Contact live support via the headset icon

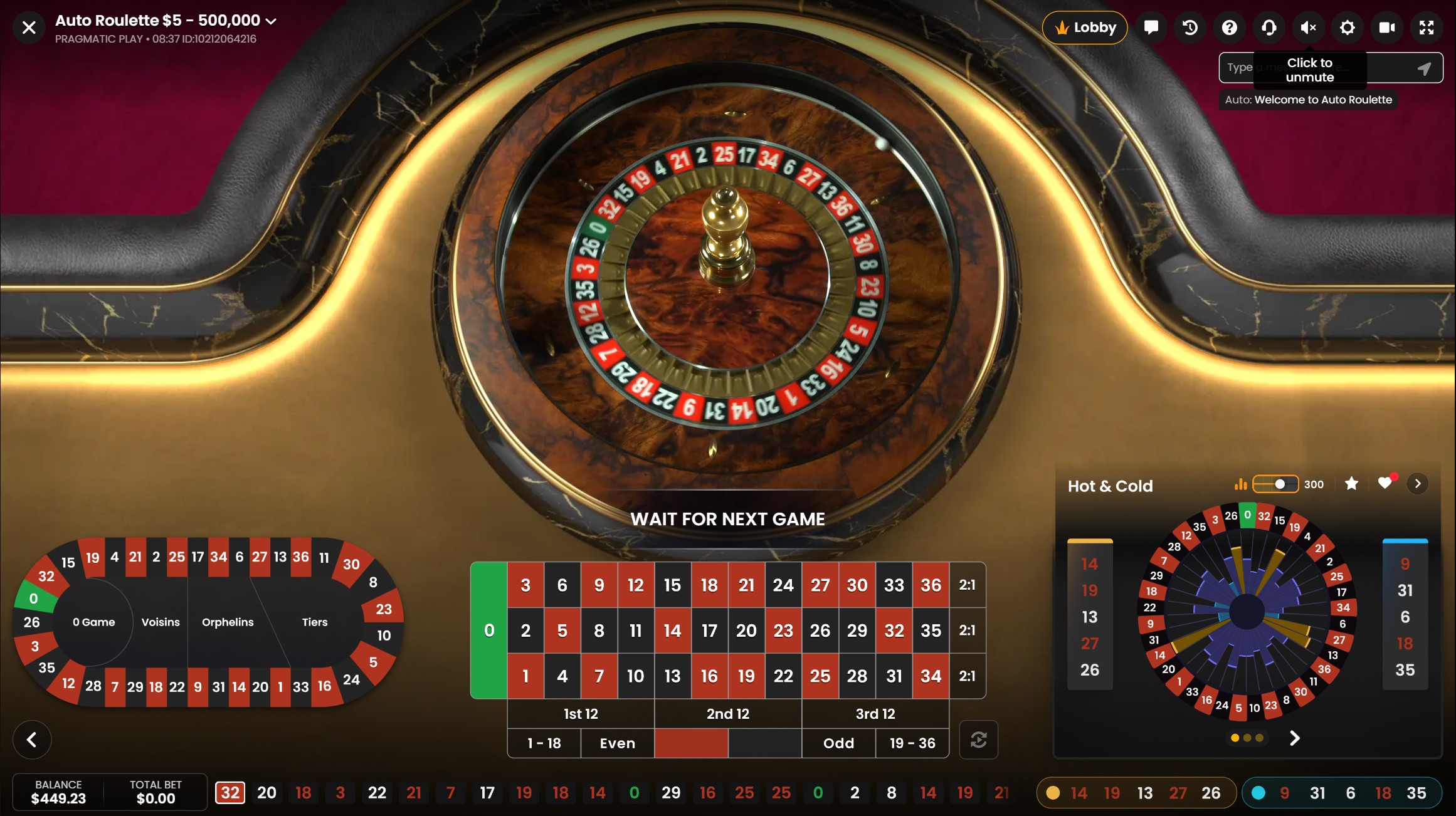(1269, 27)
